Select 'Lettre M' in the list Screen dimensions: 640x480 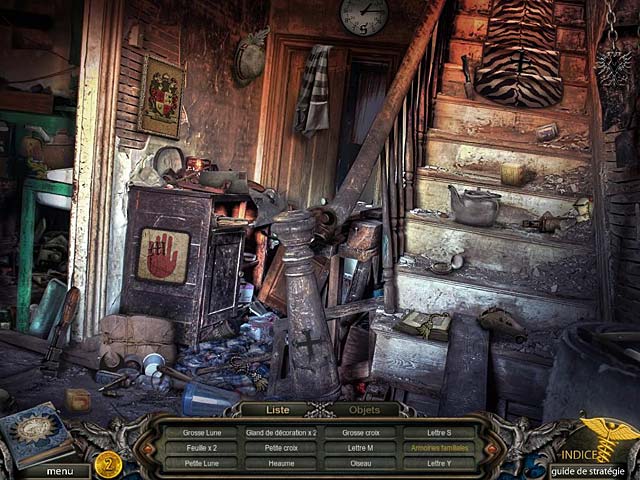click(360, 448)
